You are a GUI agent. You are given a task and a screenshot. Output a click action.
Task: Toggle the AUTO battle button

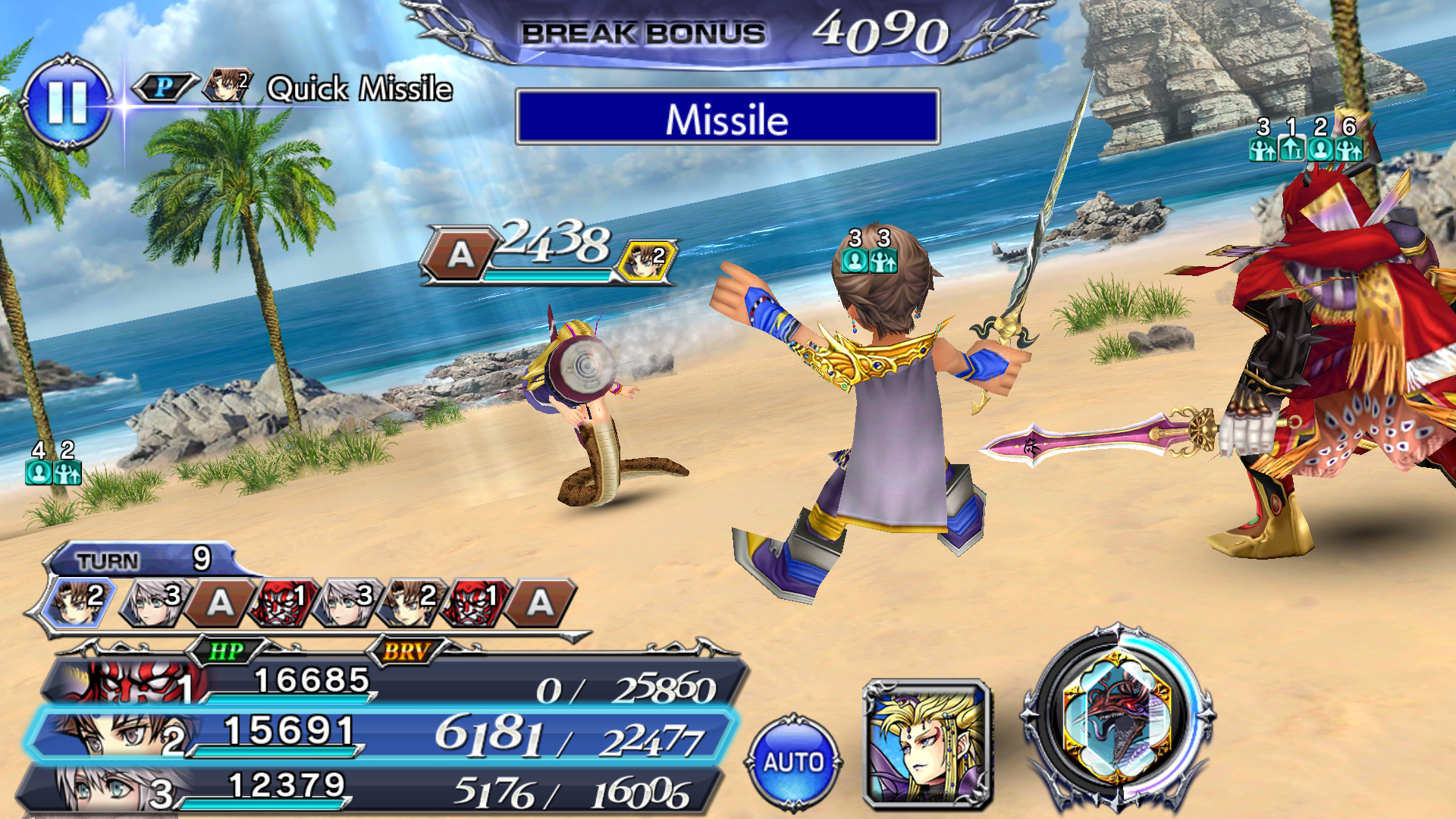(793, 761)
